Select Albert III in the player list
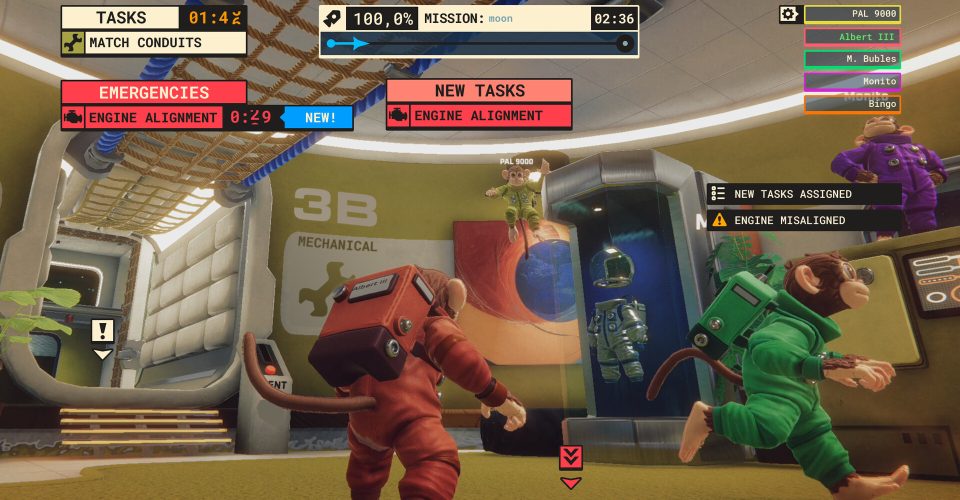The height and width of the screenshot is (500, 960). (852, 37)
